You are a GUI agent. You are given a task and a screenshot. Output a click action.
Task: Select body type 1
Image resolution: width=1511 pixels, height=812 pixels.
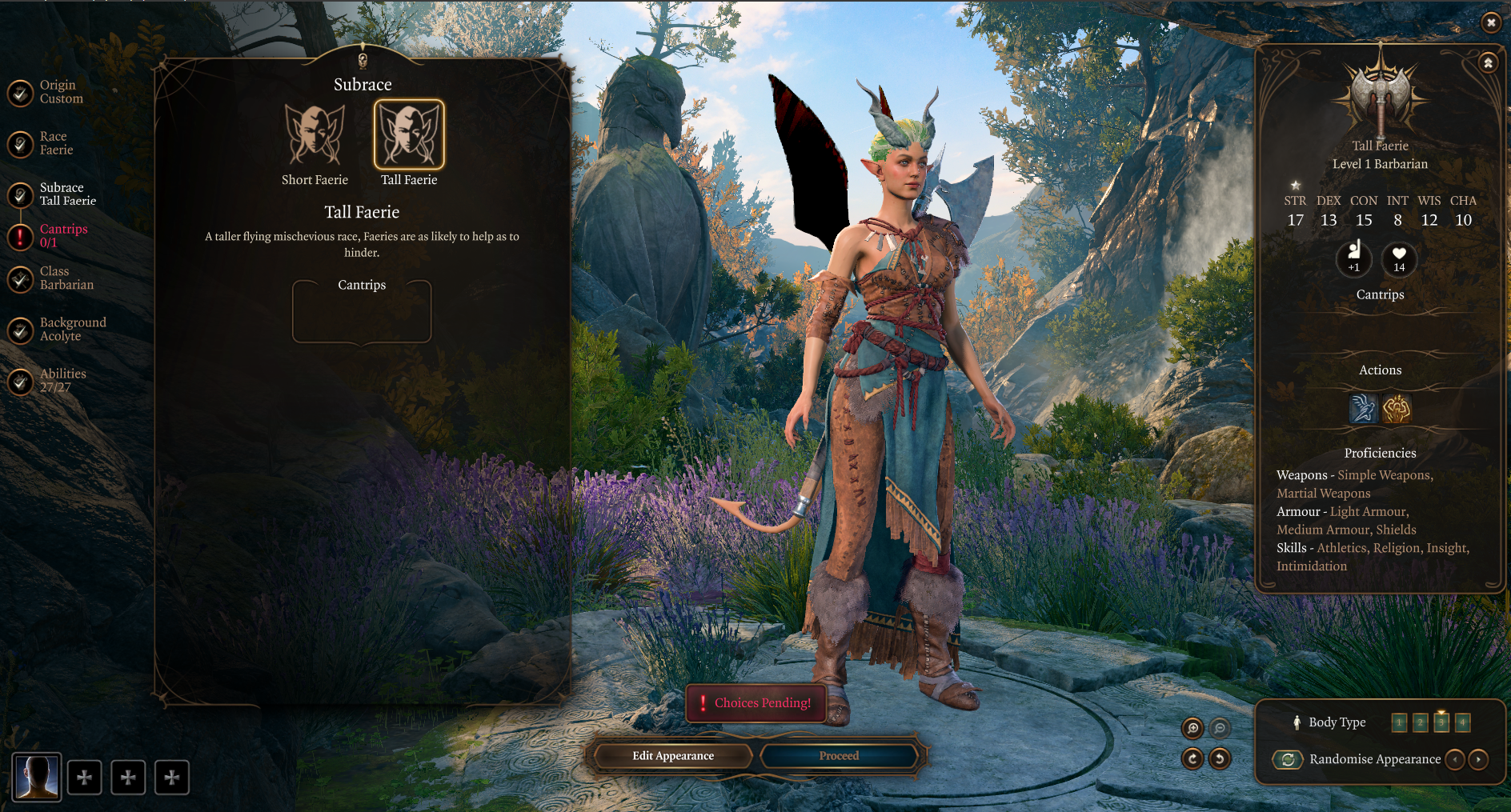pos(1399,723)
